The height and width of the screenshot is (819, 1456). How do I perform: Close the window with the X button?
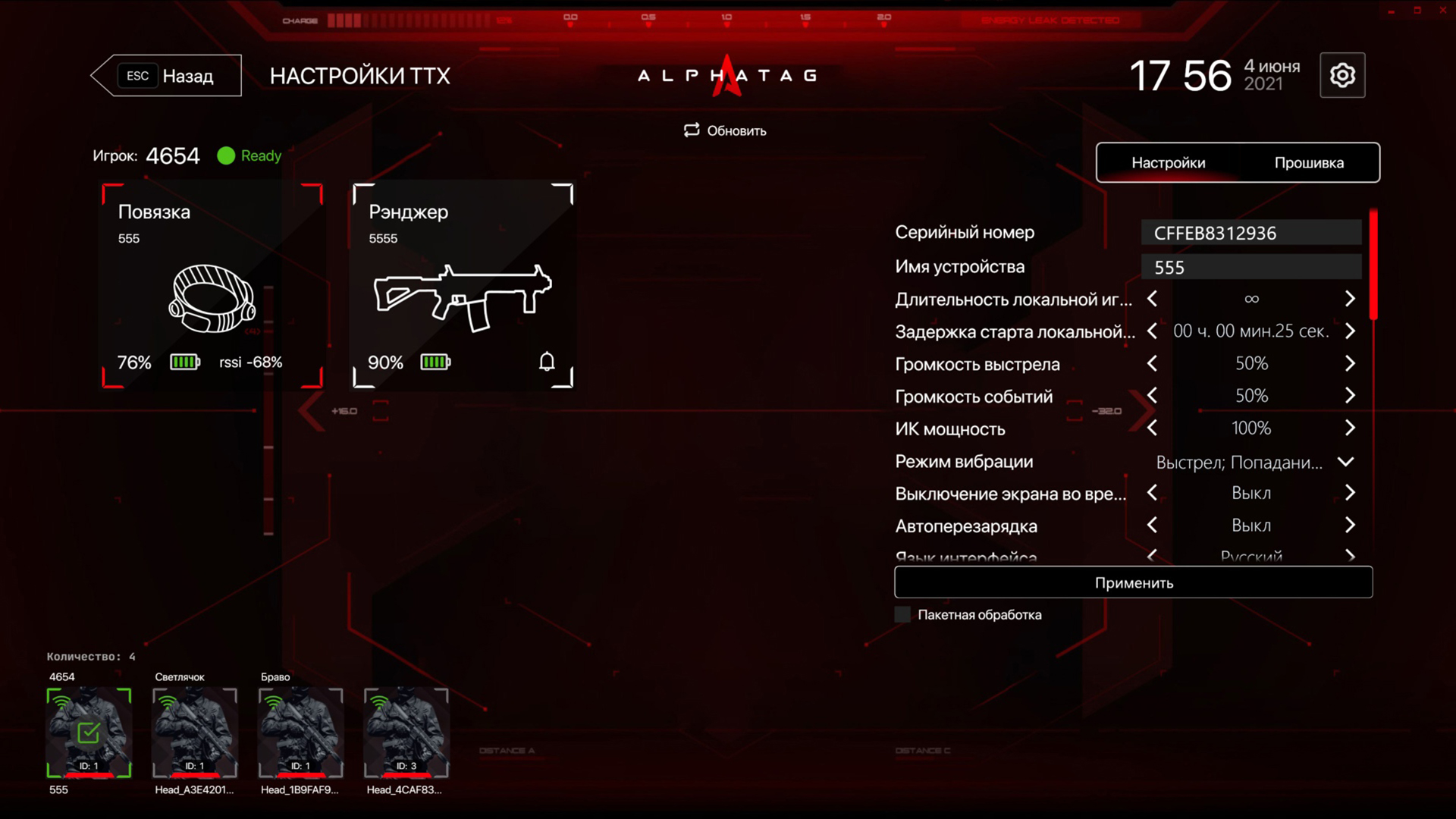point(1442,11)
